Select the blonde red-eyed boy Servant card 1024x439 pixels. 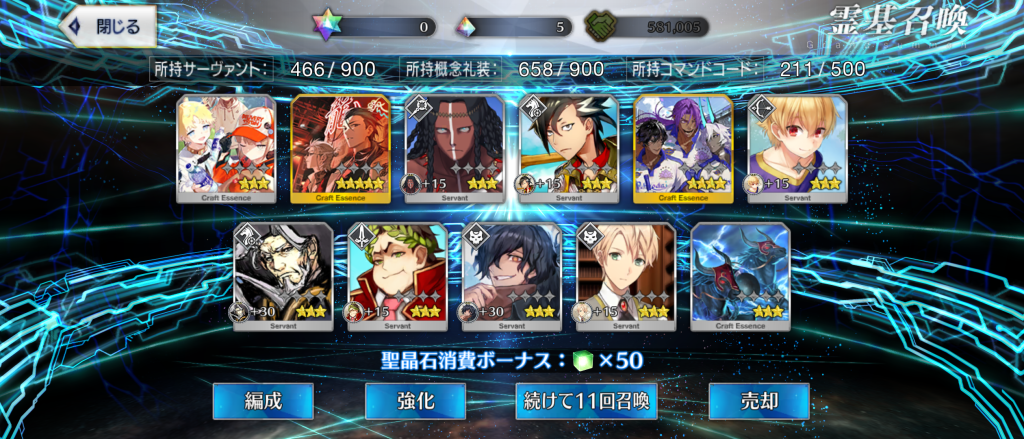click(x=797, y=148)
